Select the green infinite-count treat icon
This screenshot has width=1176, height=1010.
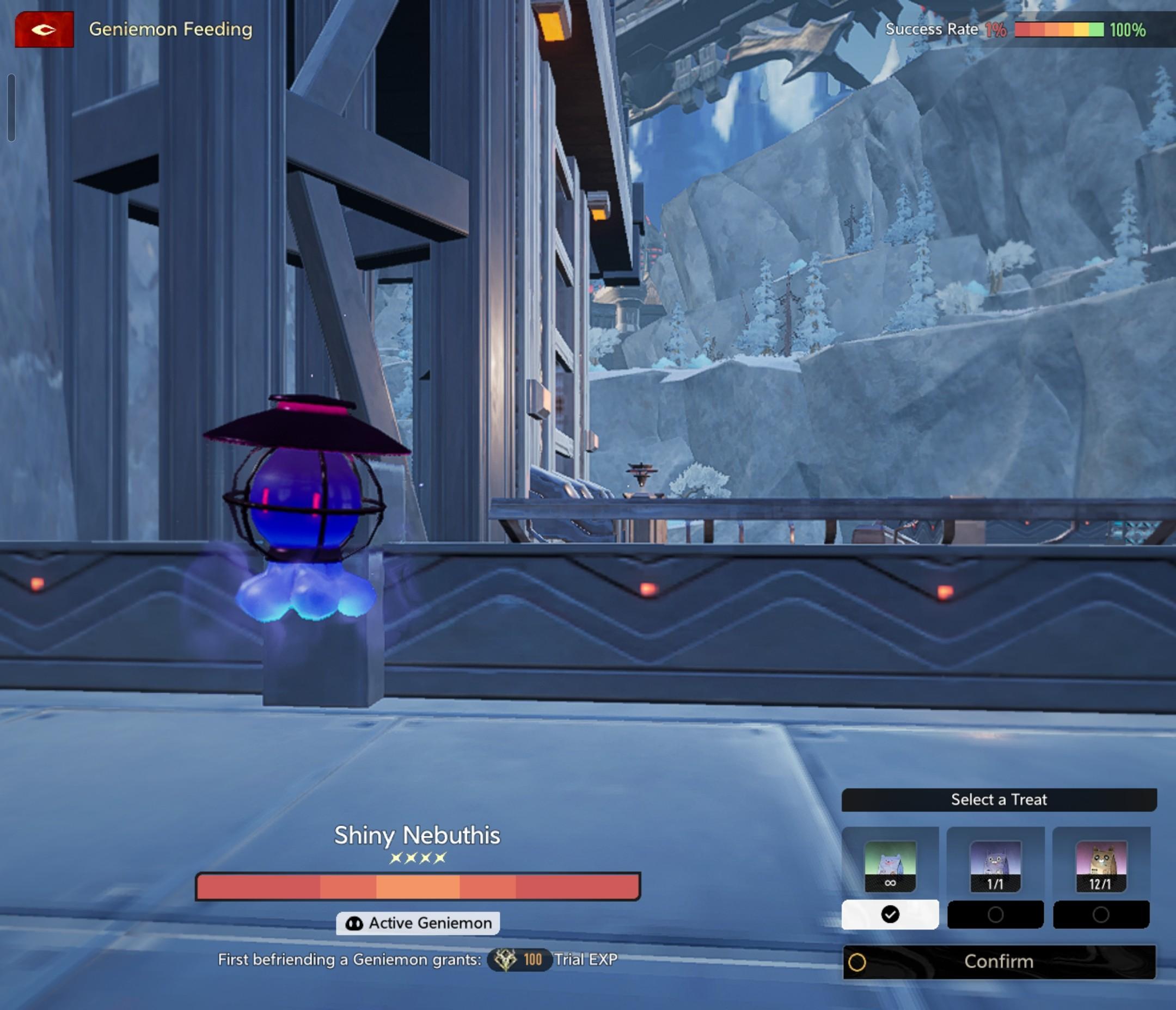point(890,866)
